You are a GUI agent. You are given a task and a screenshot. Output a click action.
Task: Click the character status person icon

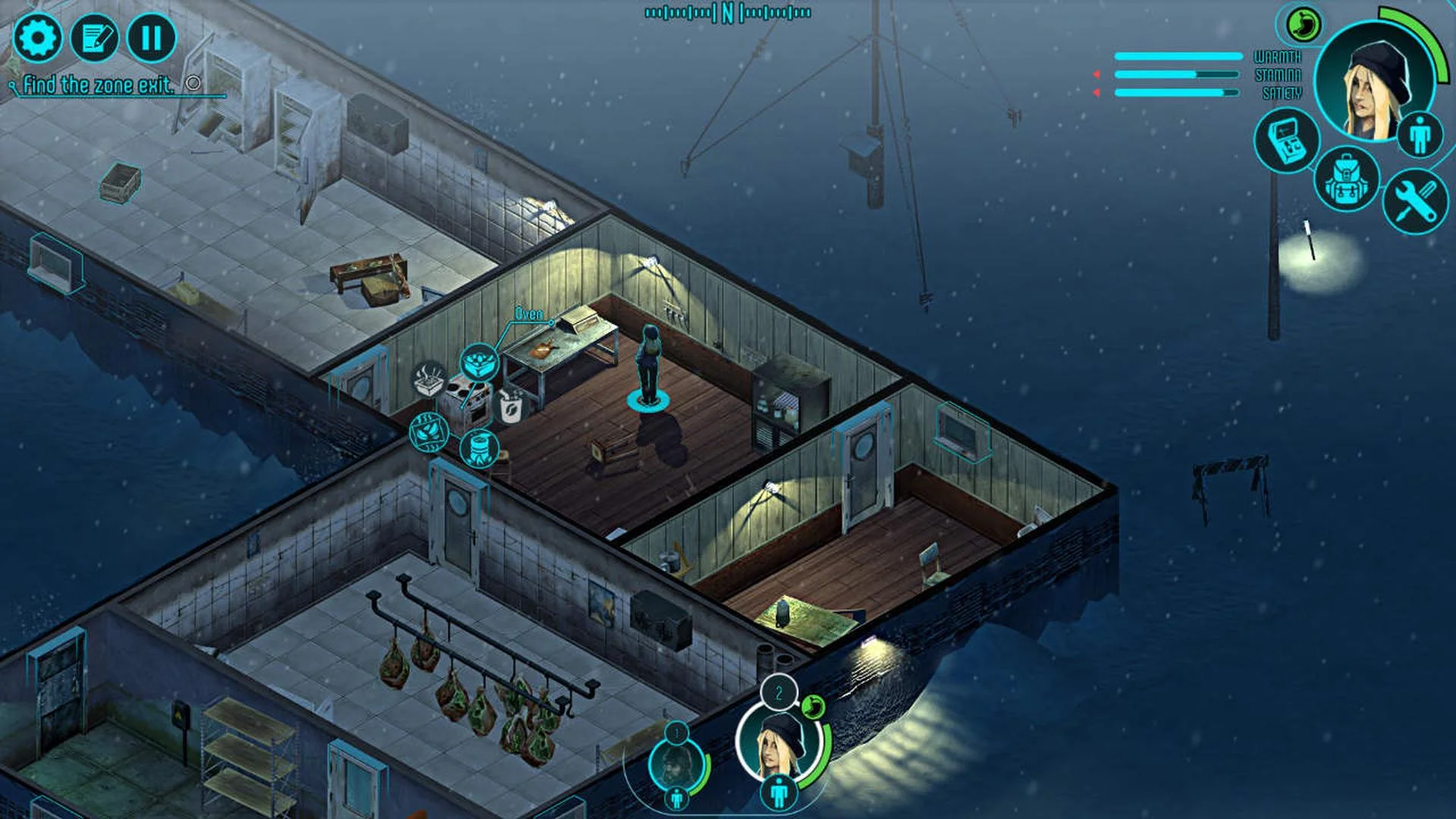tap(1420, 135)
